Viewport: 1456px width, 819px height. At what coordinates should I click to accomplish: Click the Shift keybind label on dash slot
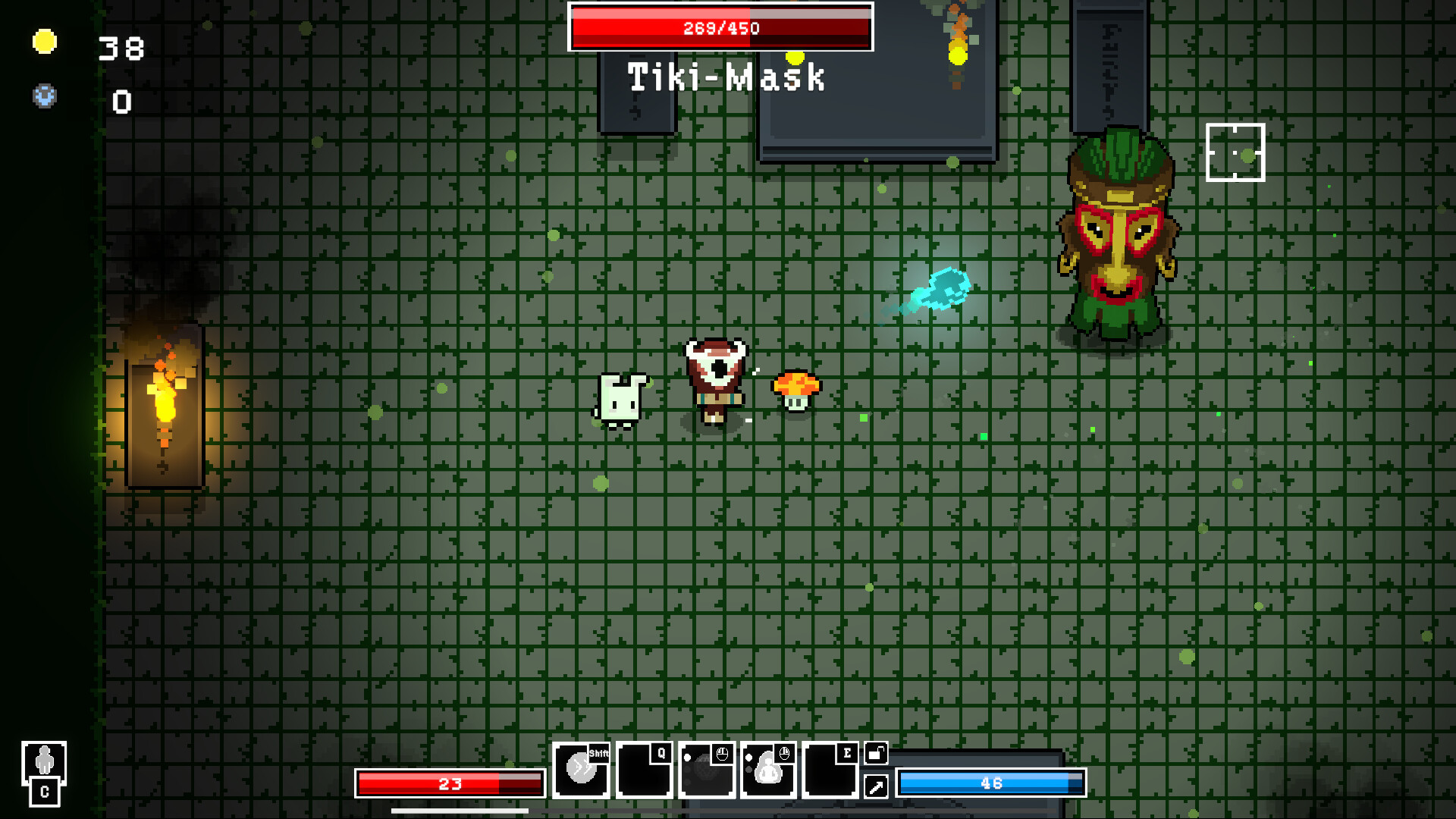coord(598,753)
